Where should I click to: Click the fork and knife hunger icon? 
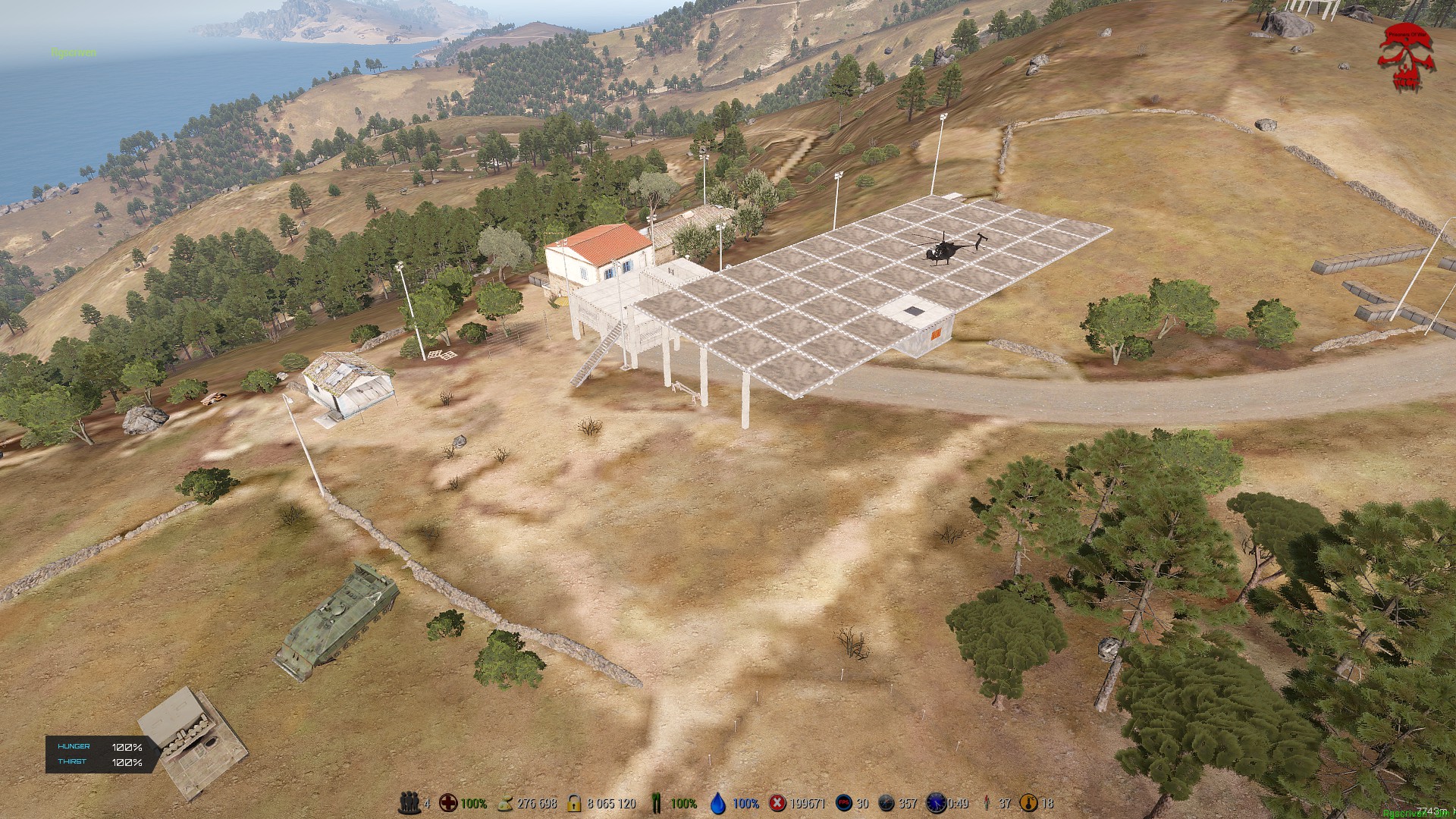(657, 803)
